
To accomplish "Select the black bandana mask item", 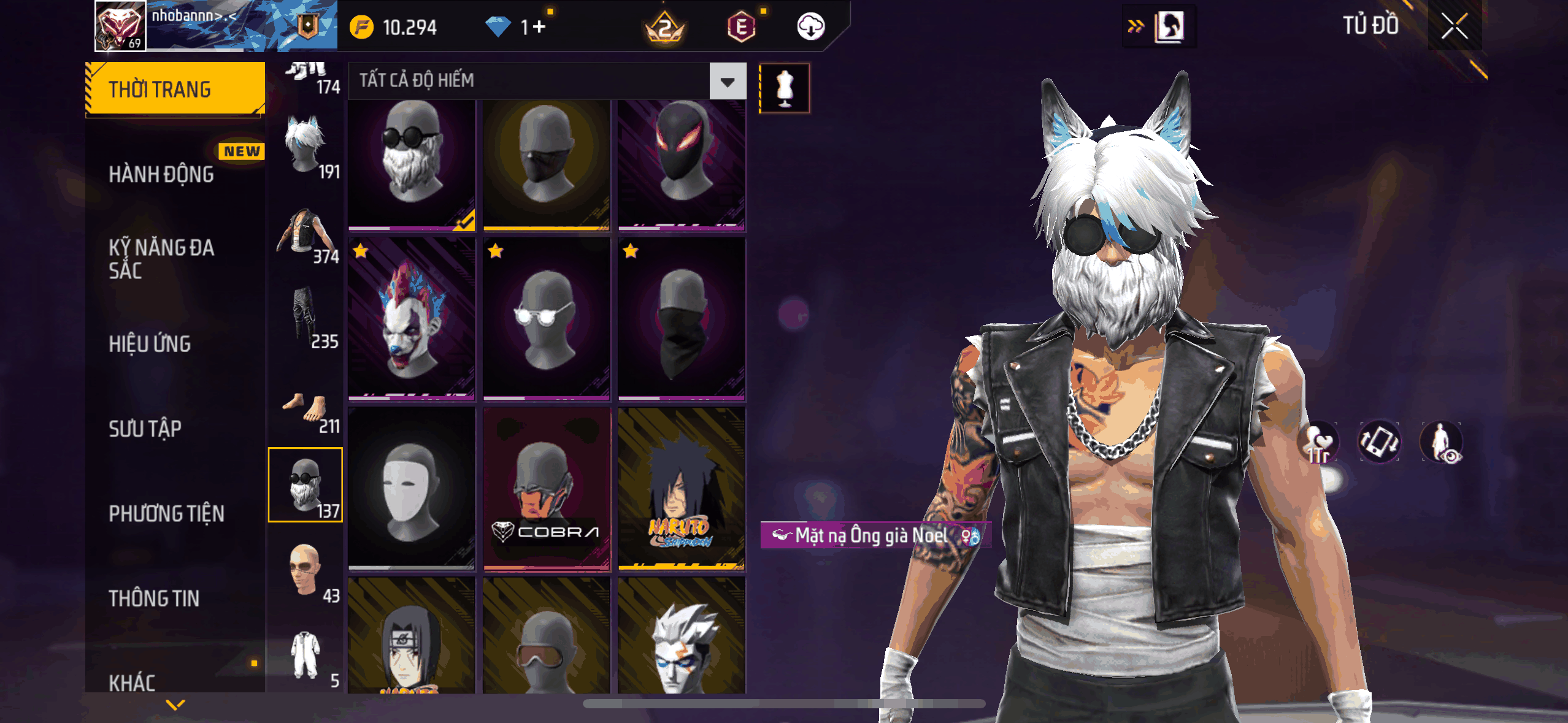I will (682, 319).
